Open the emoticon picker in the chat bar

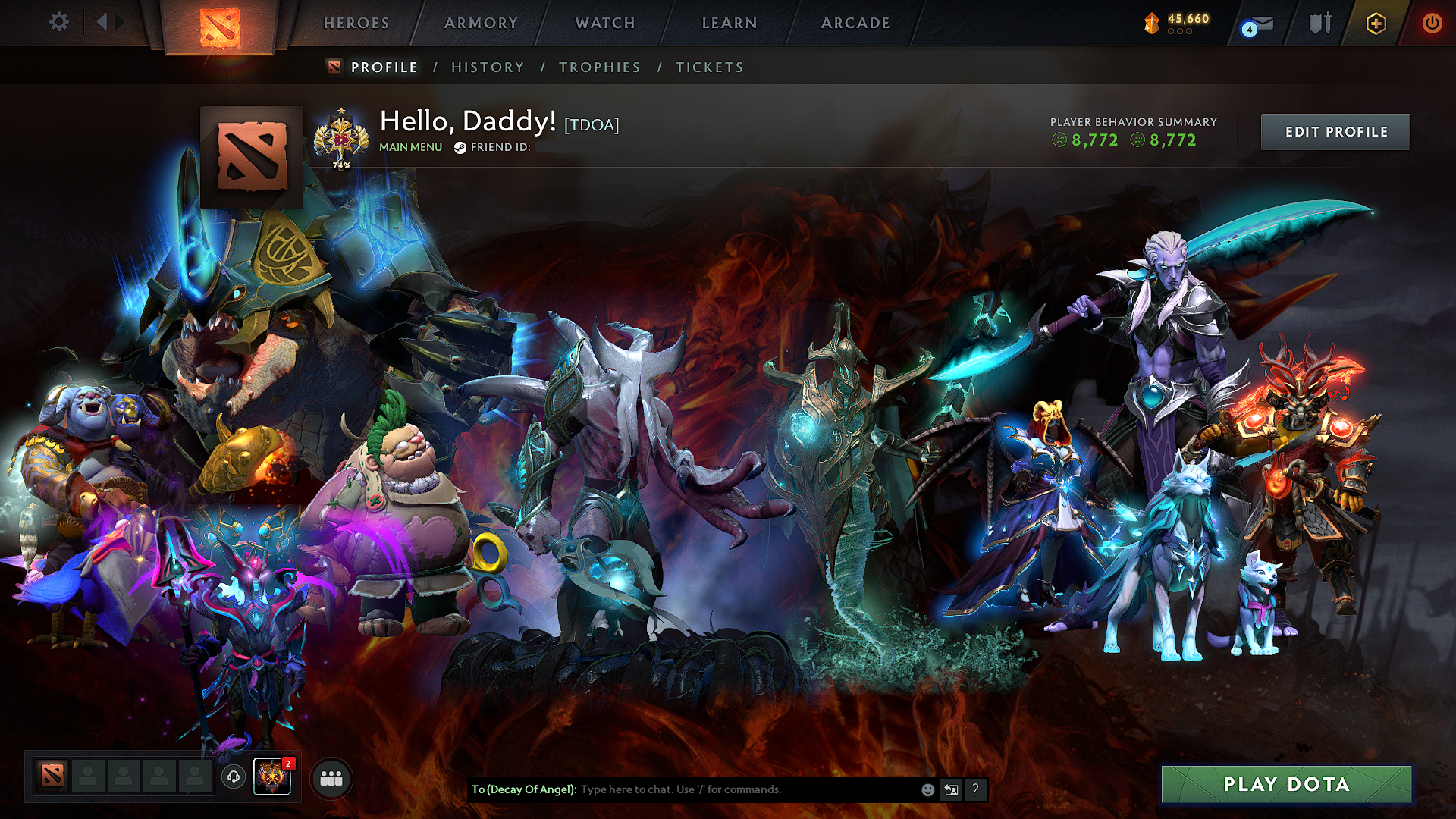927,789
